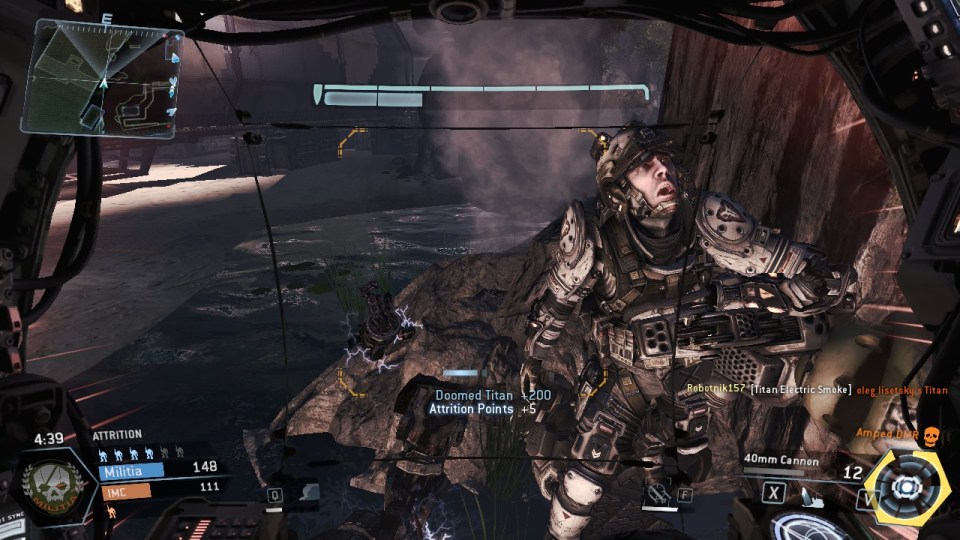Screen dimensions: 960x540
Task: Click the IMC team score row
Action: coord(158,488)
